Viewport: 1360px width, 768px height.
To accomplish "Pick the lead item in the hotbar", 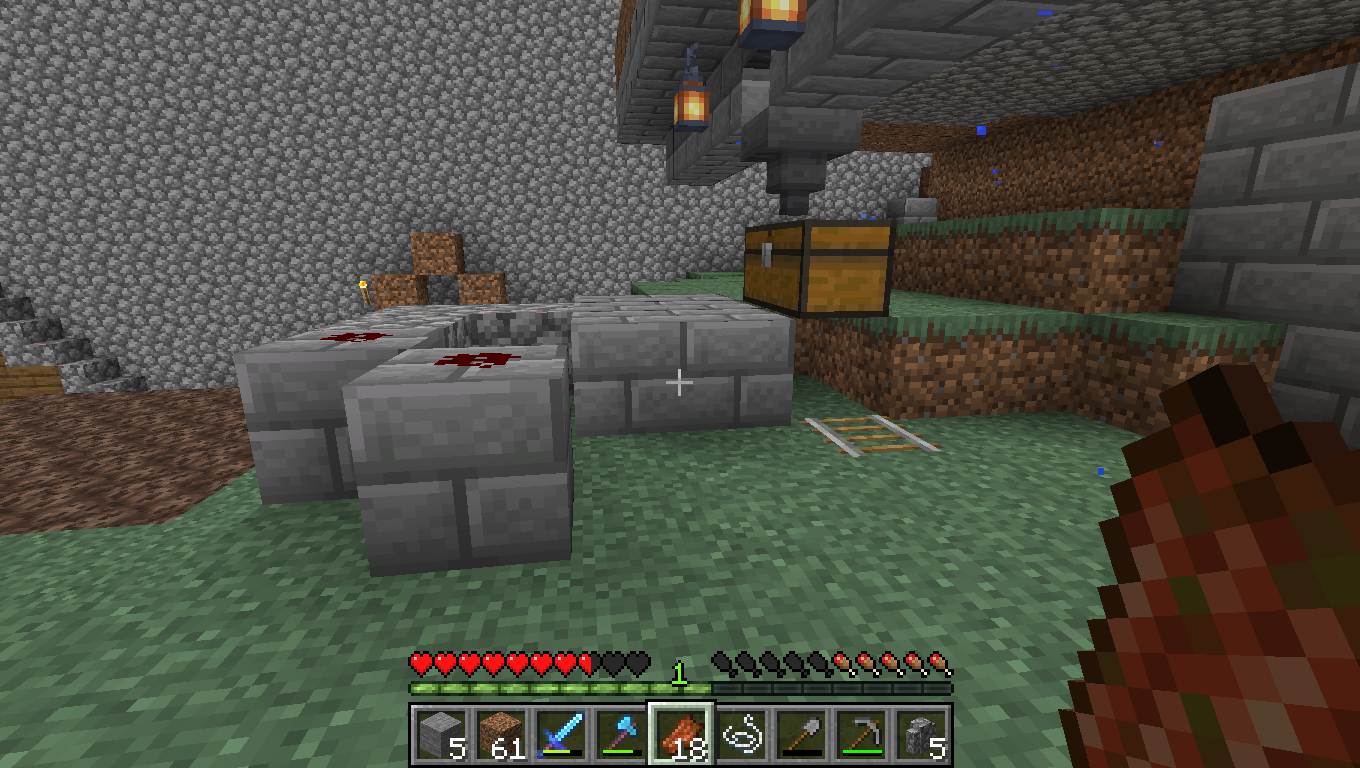I will pos(741,735).
